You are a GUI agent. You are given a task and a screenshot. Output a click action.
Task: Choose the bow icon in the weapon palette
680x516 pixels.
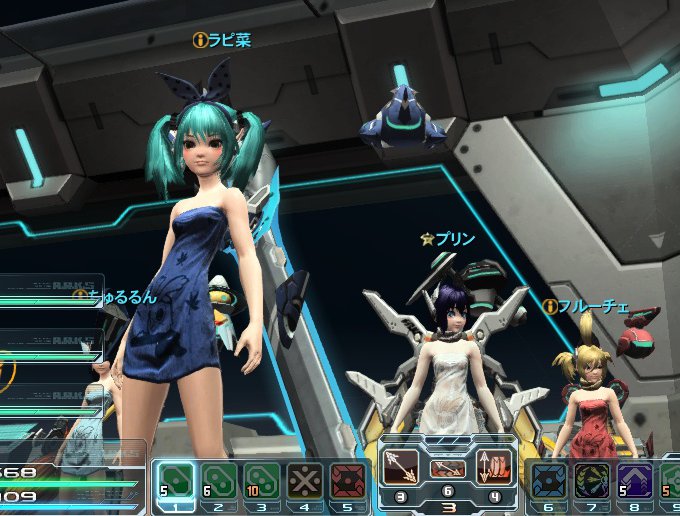(x=447, y=468)
